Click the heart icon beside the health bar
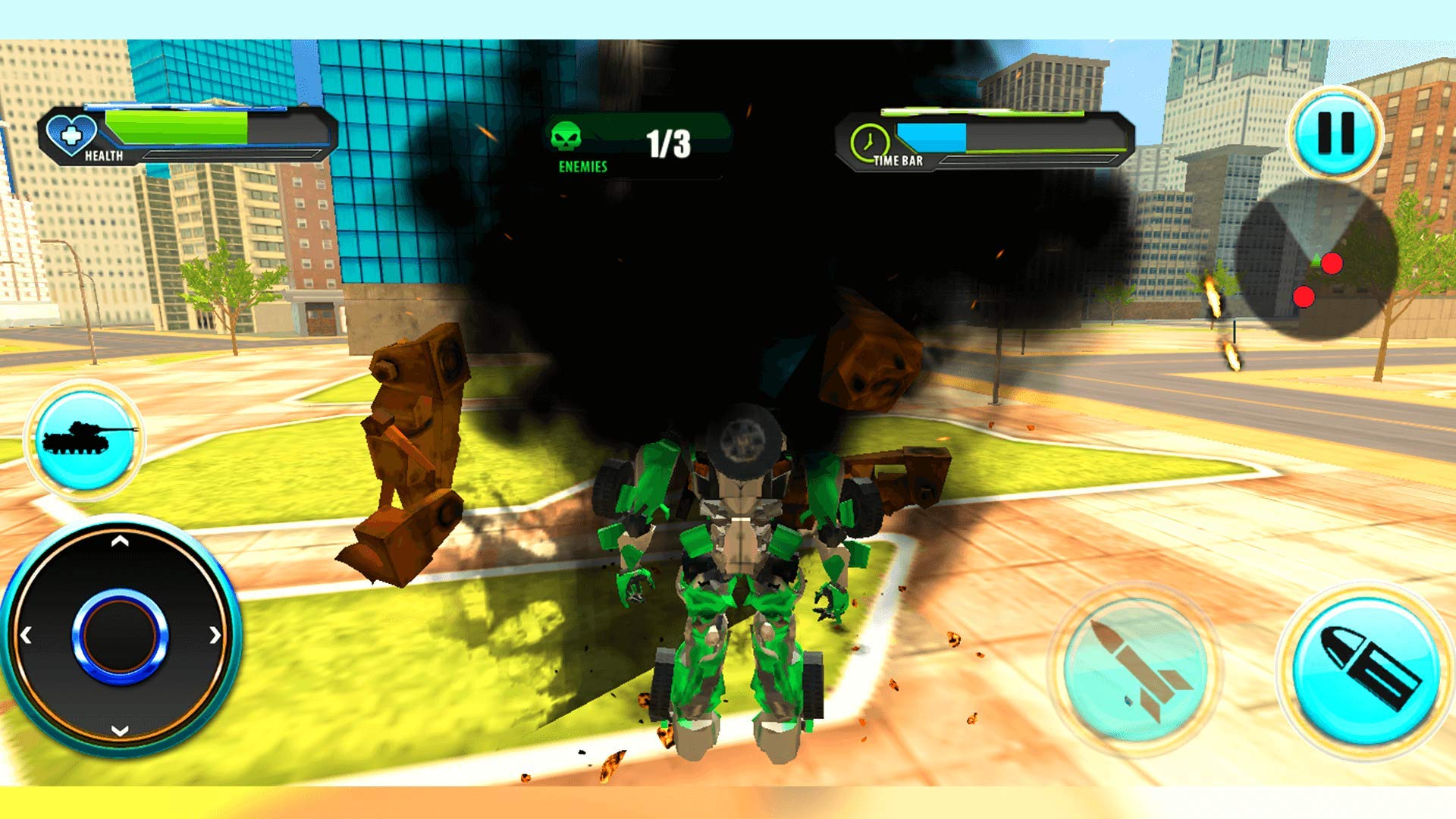Screen dimensions: 1456x819 pyautogui.click(x=72, y=133)
